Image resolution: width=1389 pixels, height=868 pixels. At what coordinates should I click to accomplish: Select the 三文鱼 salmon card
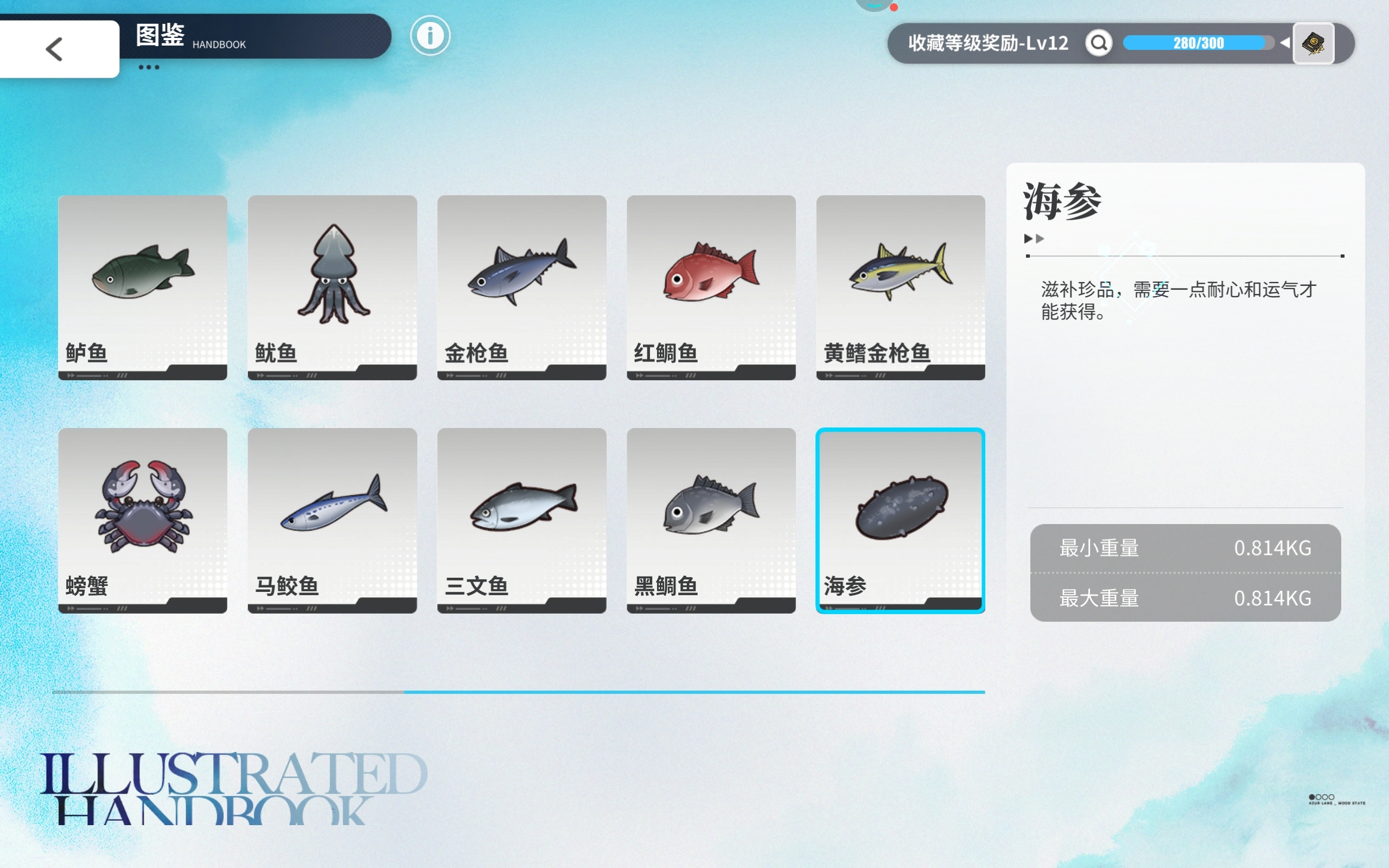[521, 520]
